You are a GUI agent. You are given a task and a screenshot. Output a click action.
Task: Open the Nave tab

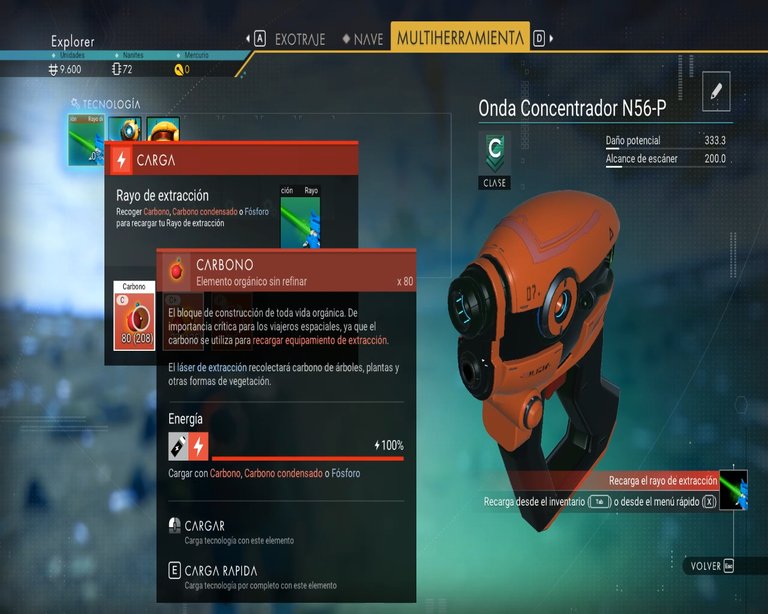click(362, 39)
